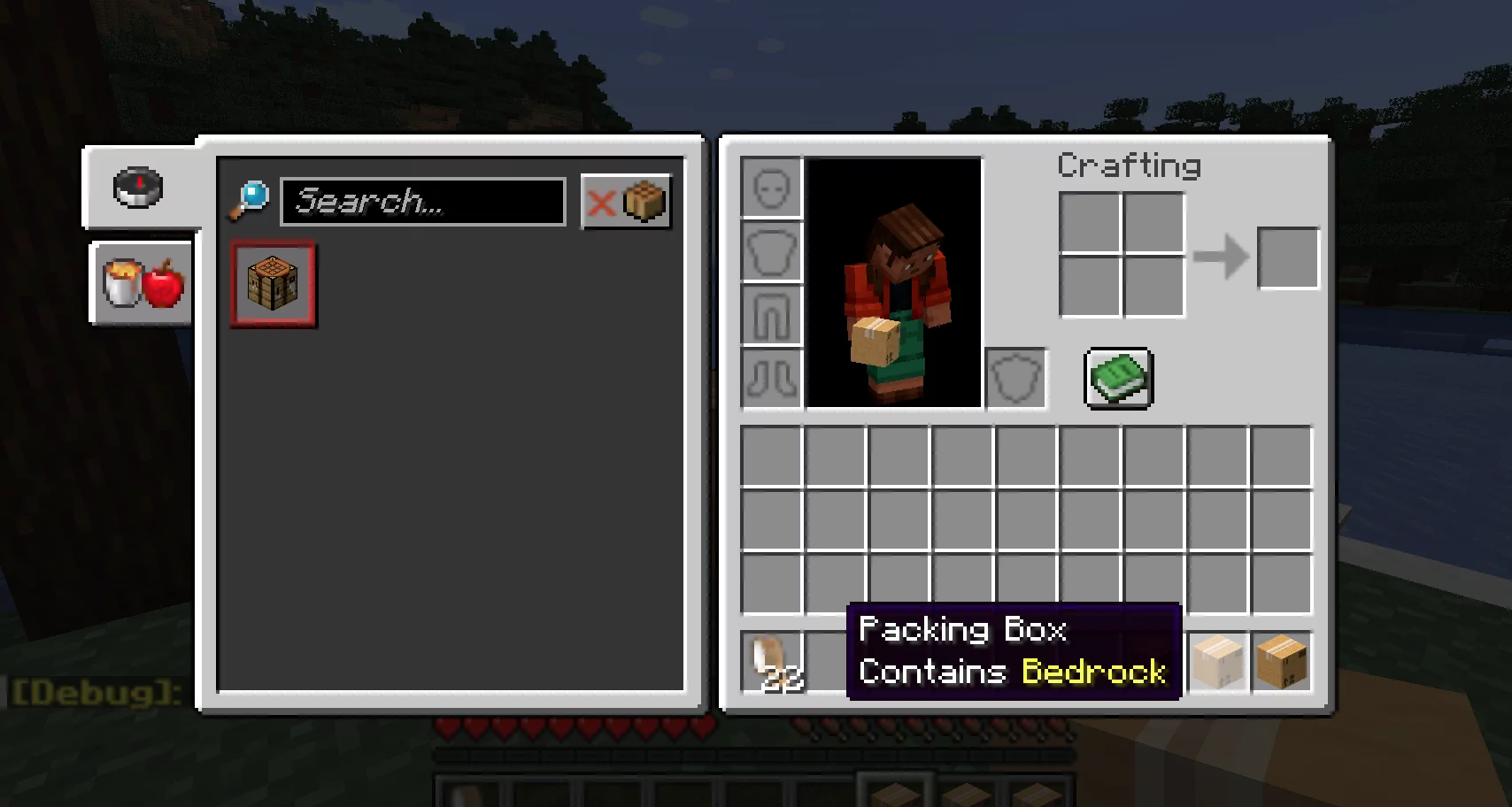Screen dimensions: 1512x807
Task: Pick up the pale white packing box
Action: point(1218,662)
